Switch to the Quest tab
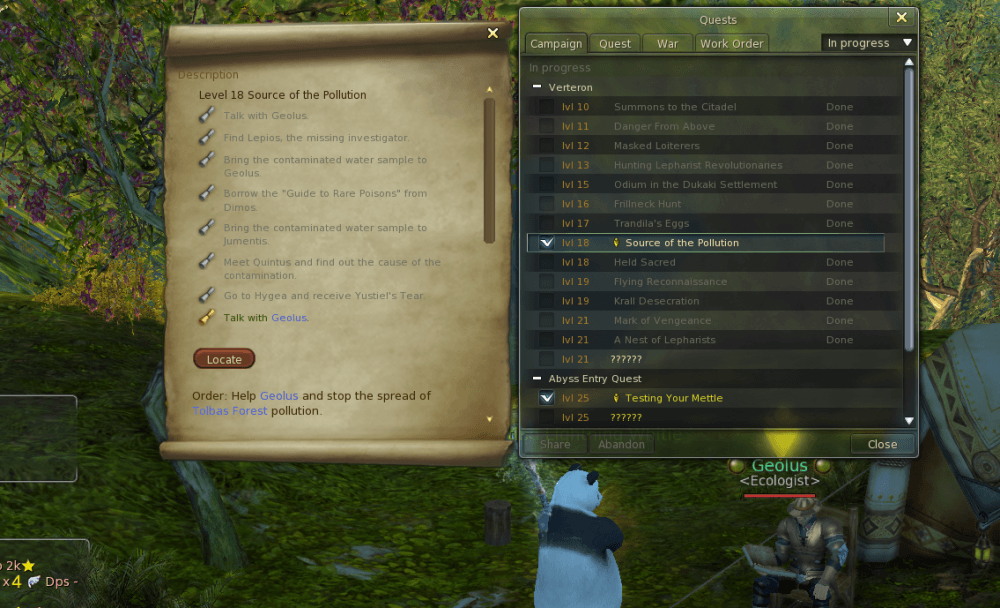This screenshot has height=608, width=1000. tap(615, 44)
